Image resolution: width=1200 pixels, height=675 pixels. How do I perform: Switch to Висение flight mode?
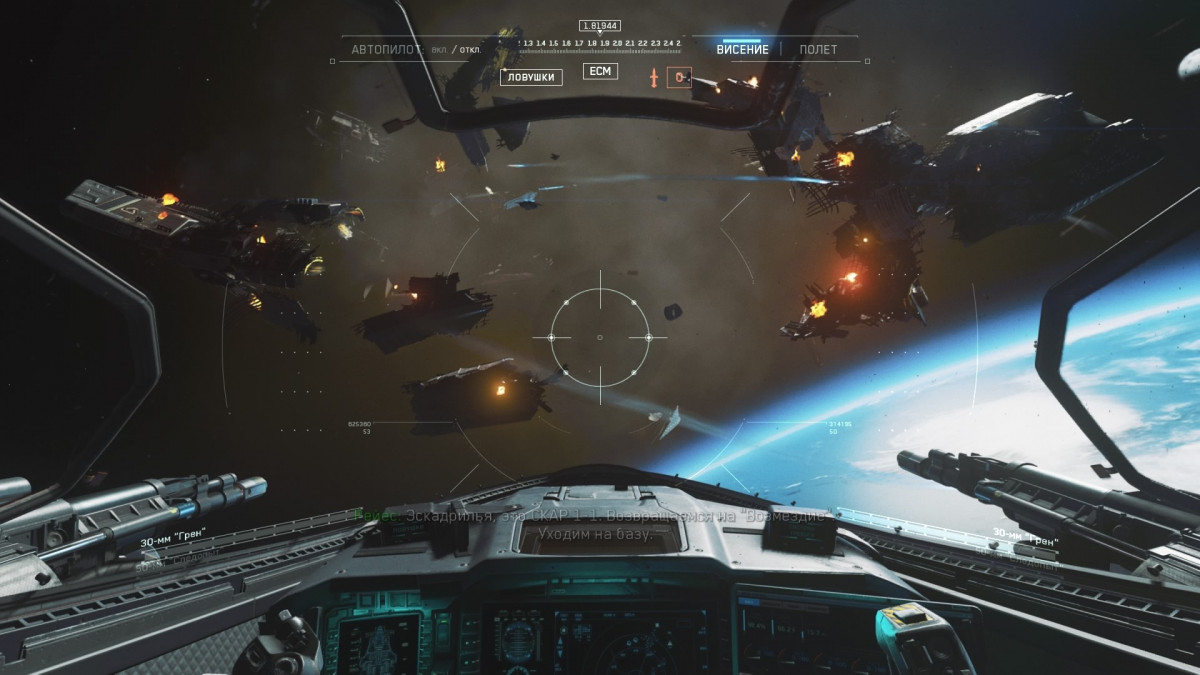point(742,50)
